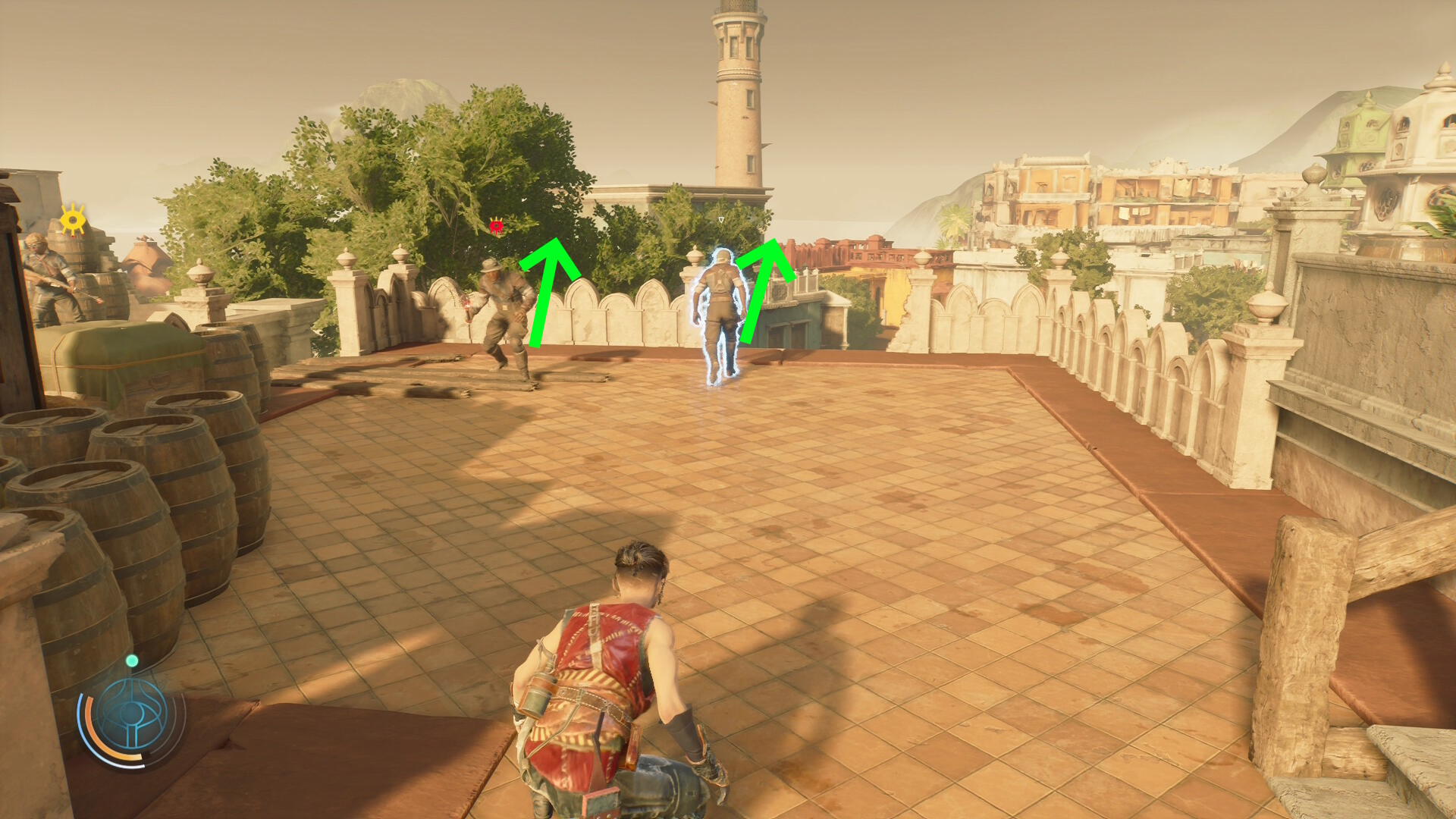The height and width of the screenshot is (819, 1456).
Task: Click the circular blue emblem gauge
Action: pyautogui.click(x=132, y=717)
